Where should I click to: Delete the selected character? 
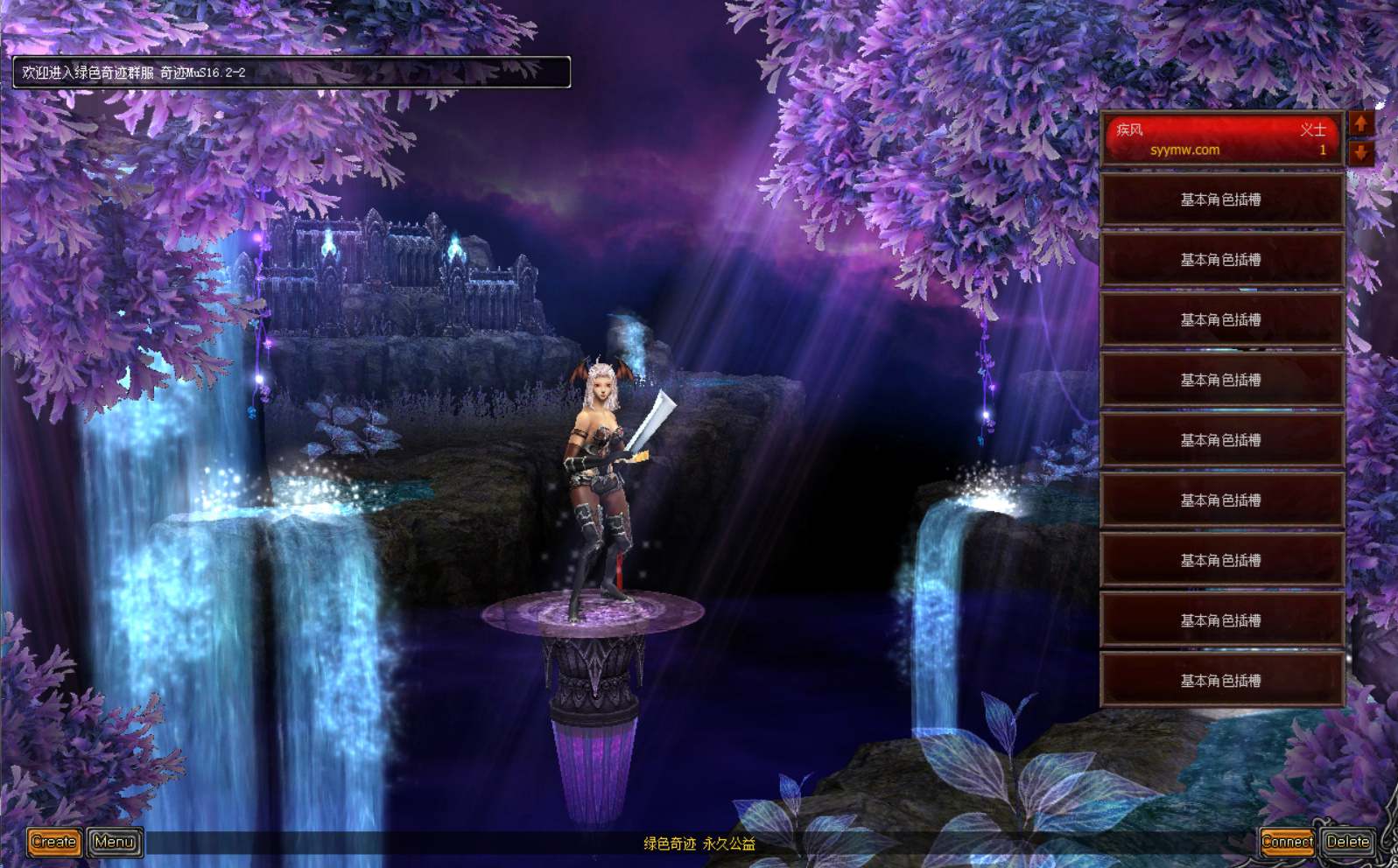pyautogui.click(x=1347, y=842)
